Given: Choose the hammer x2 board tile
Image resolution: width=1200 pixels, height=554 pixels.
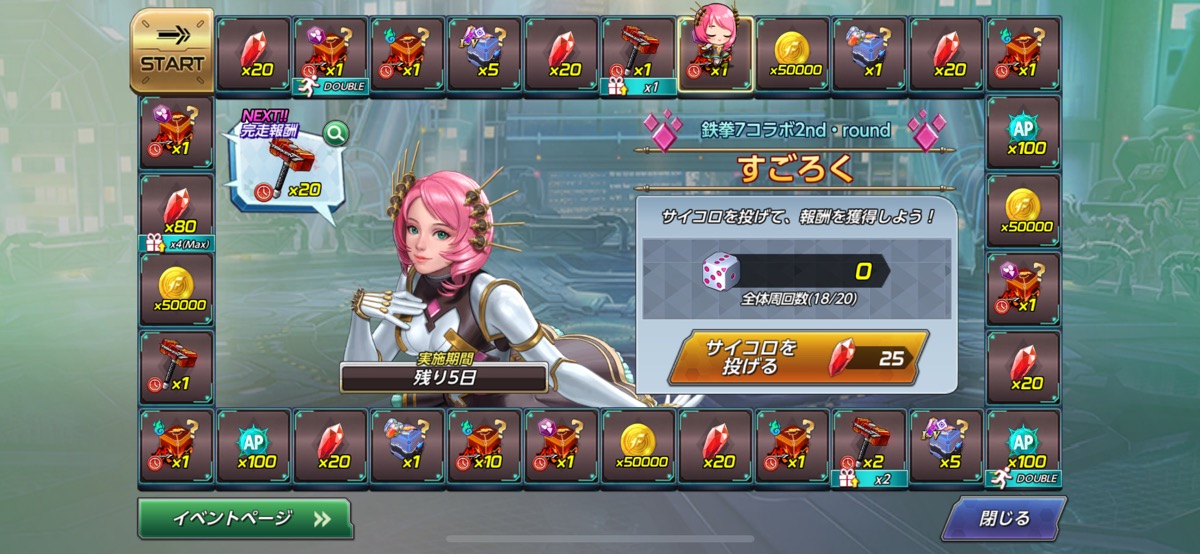Looking at the screenshot, I should tap(869, 446).
